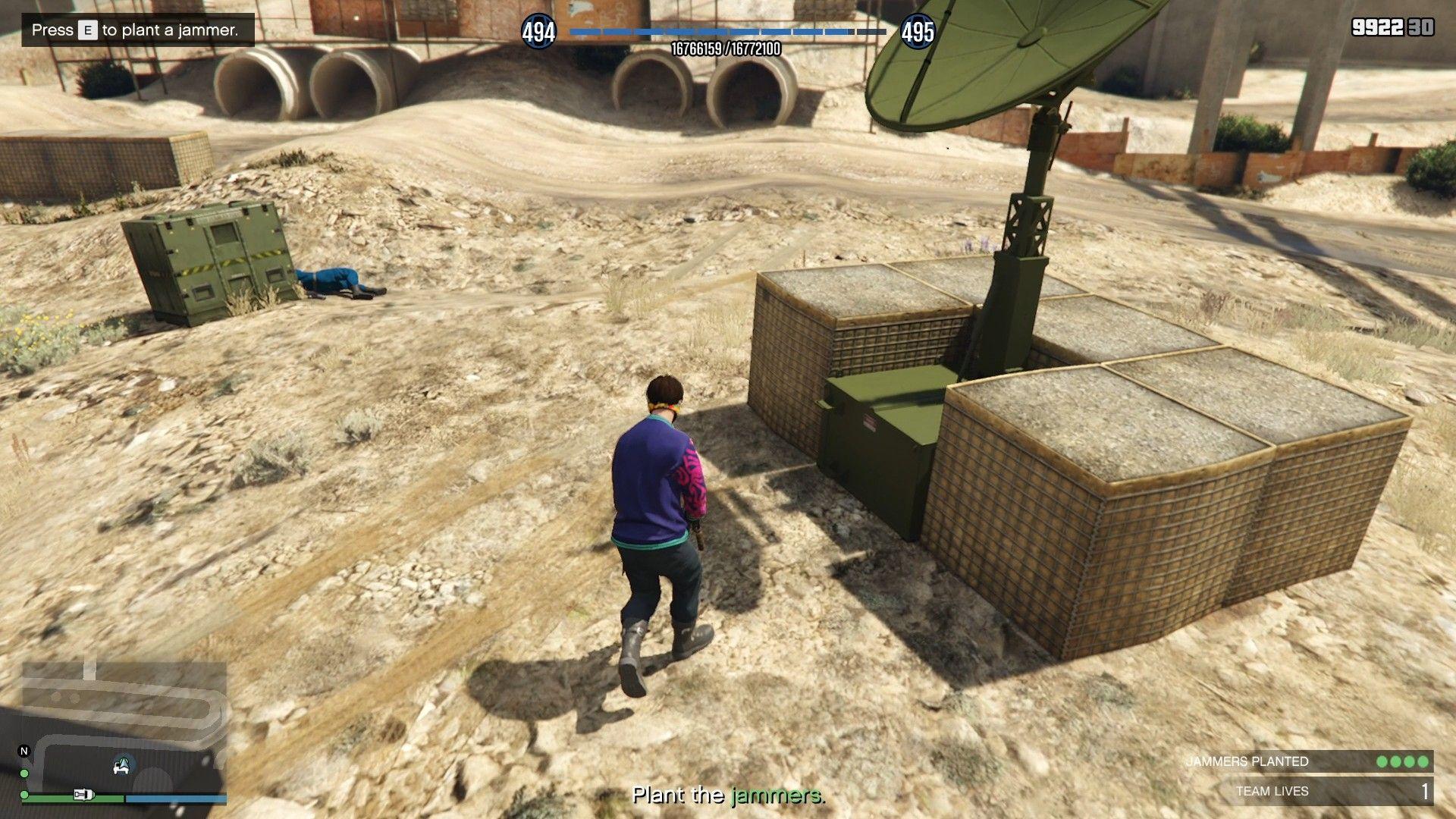The width and height of the screenshot is (1456, 819).
Task: Select the vehicle icon on the health bar
Action: (83, 795)
